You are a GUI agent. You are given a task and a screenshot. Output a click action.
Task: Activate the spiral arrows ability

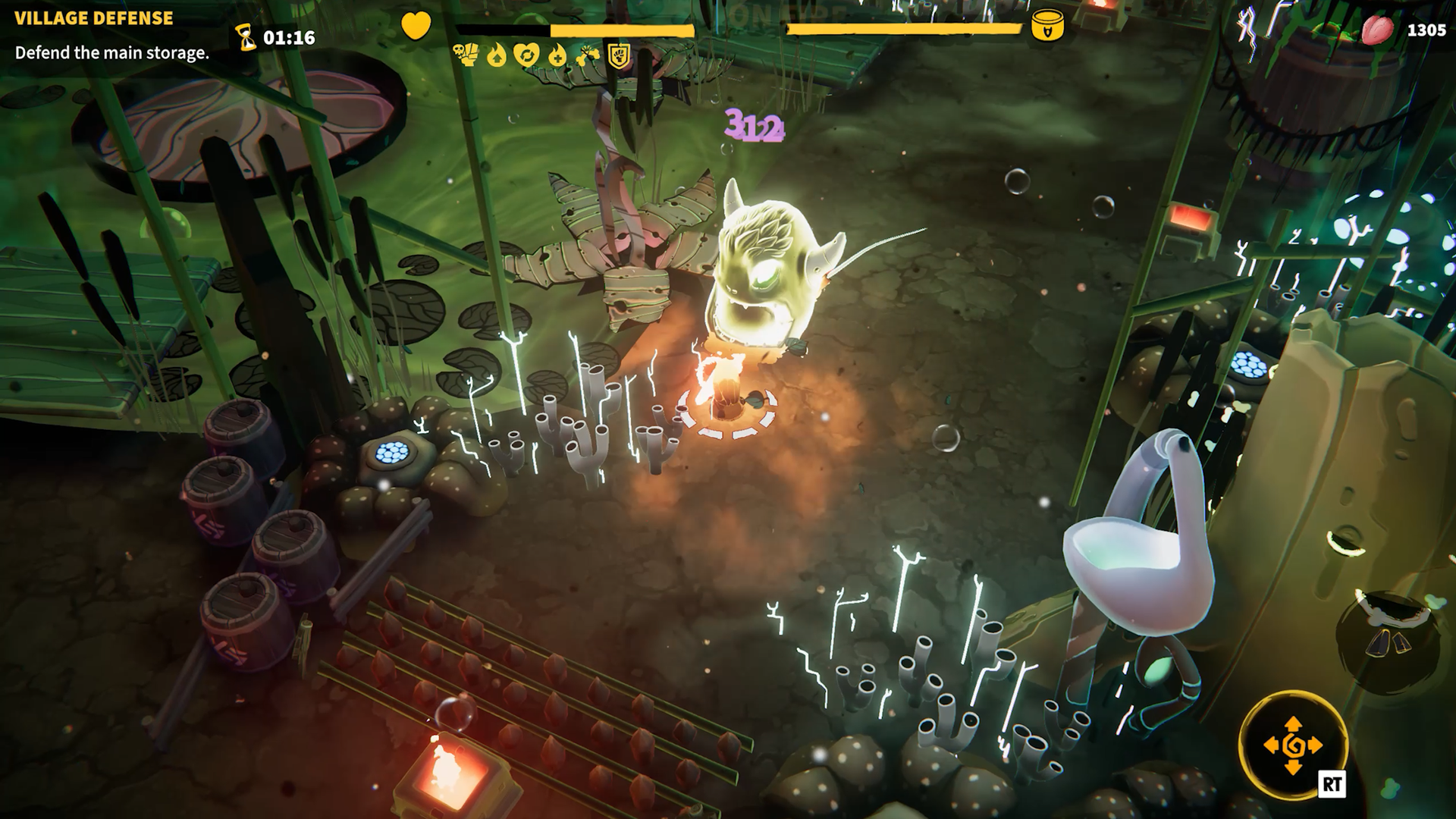(1293, 745)
